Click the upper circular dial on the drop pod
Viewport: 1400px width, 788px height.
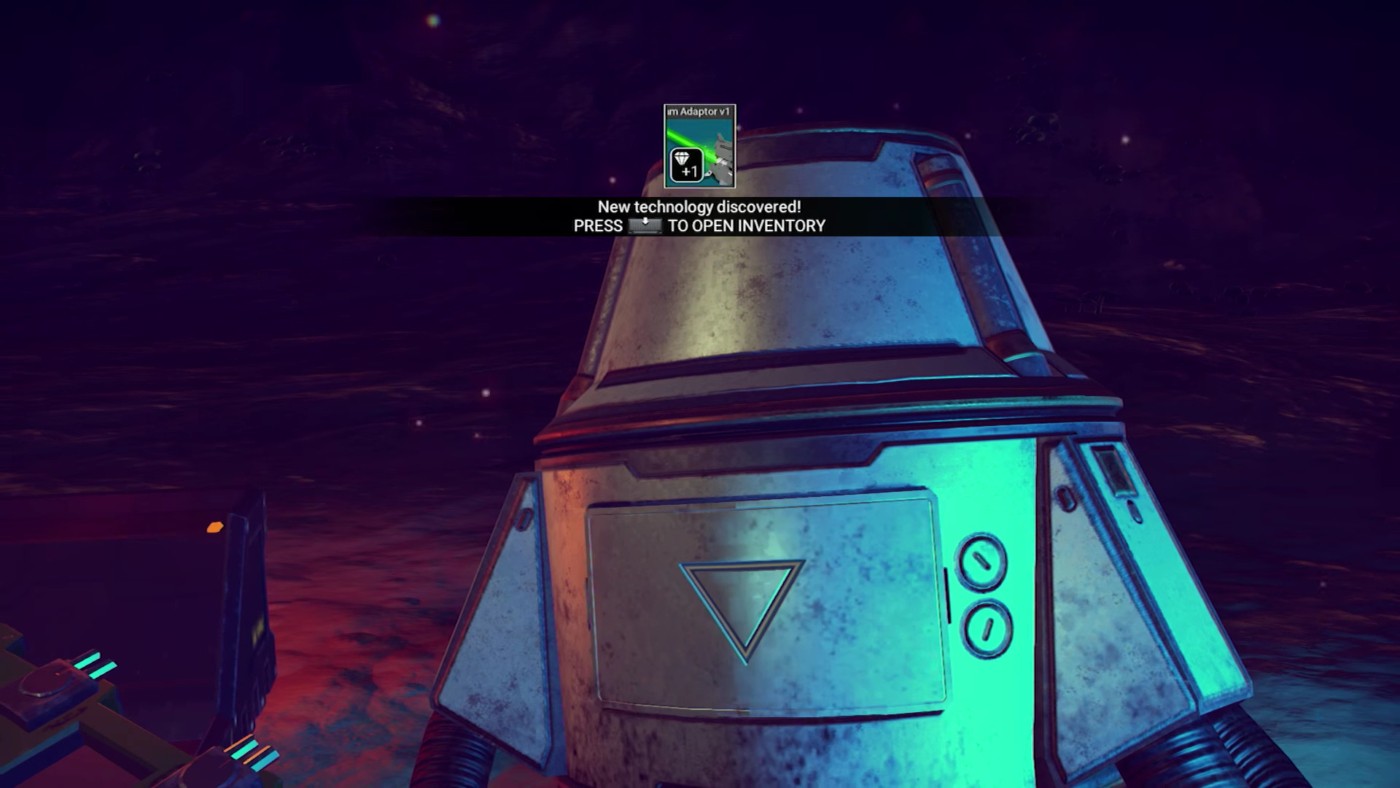pos(981,561)
